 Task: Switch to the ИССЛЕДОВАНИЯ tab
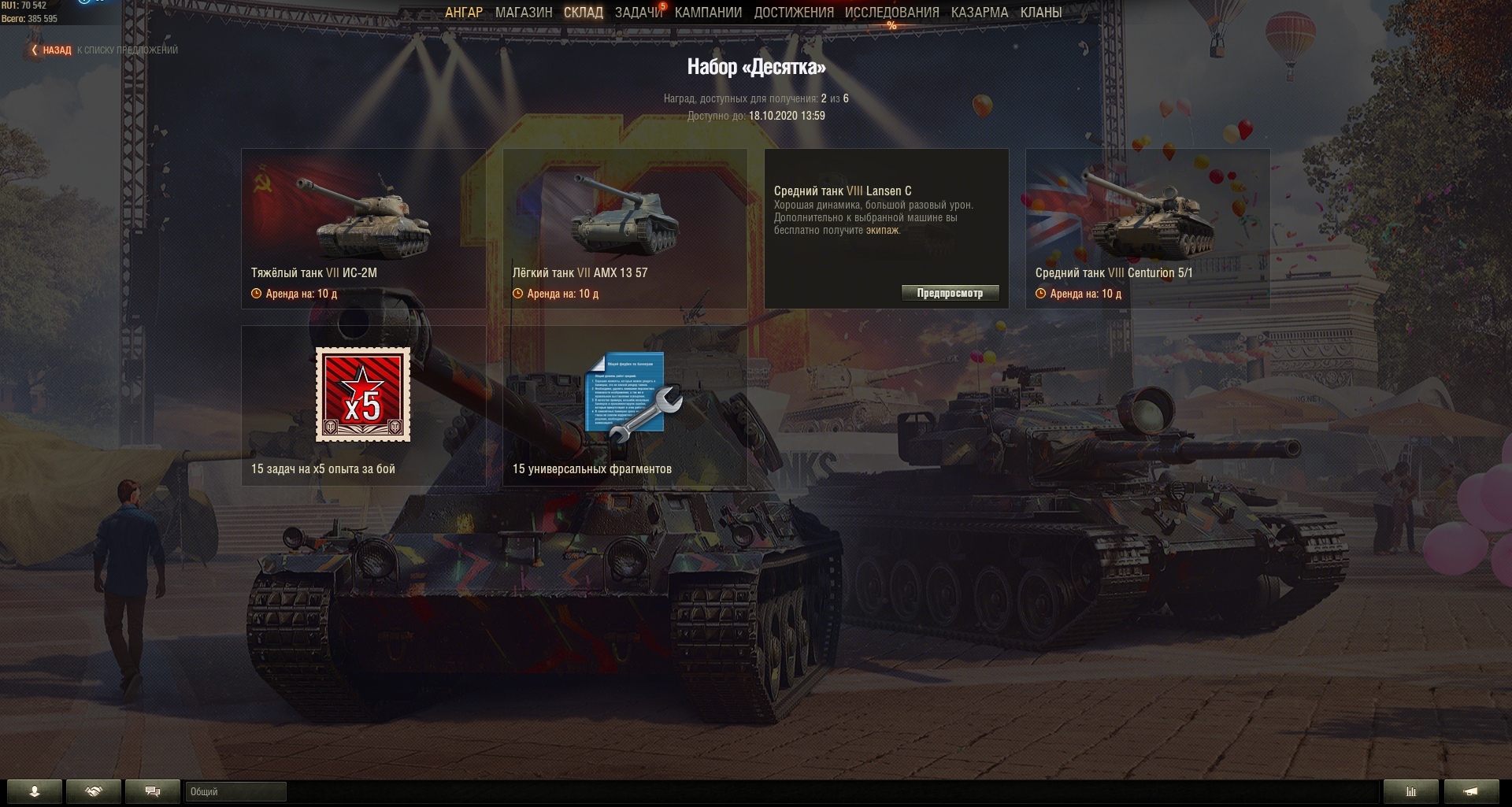(891, 13)
